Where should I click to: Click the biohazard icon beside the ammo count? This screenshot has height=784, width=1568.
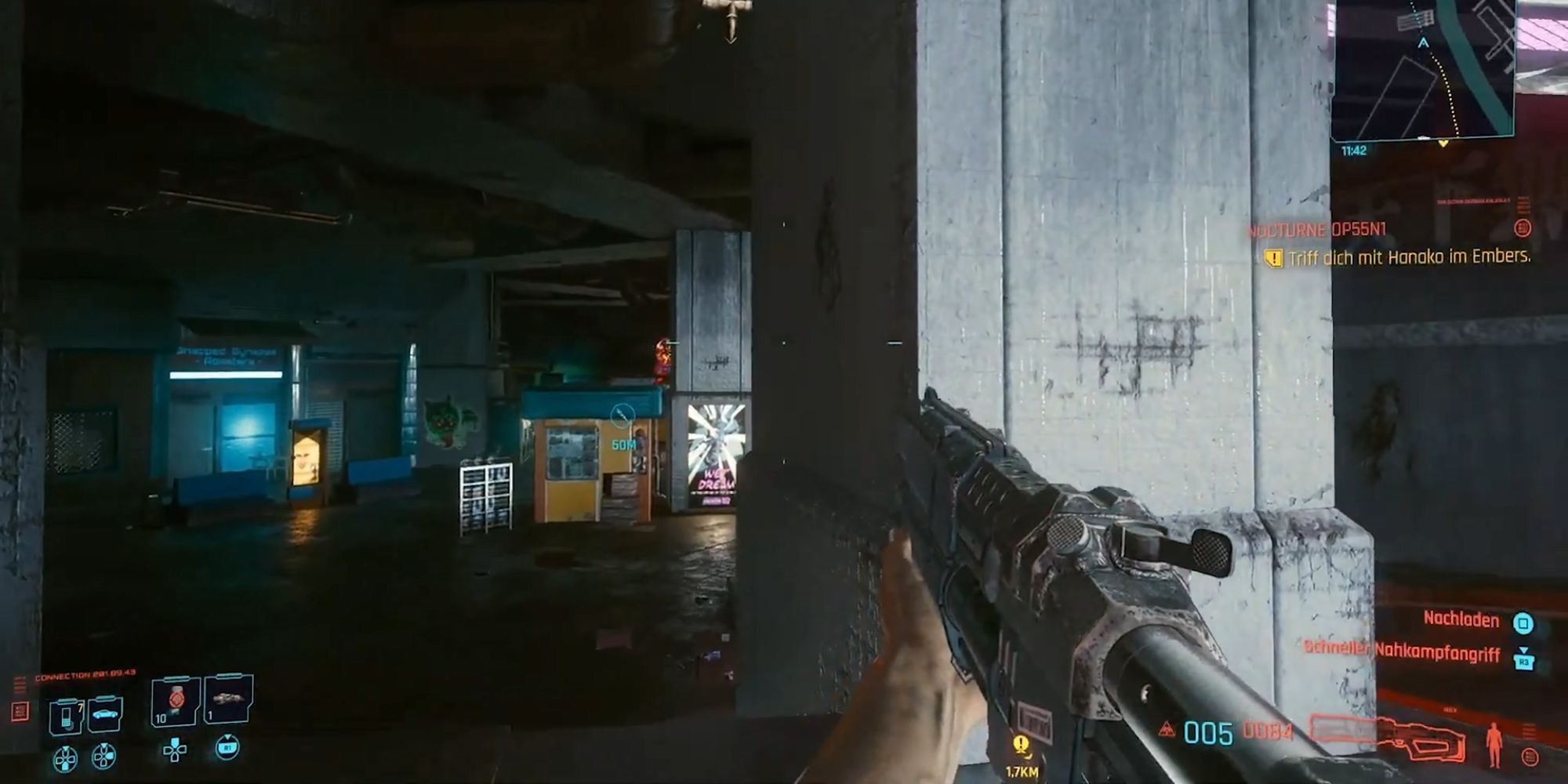pos(1167,731)
